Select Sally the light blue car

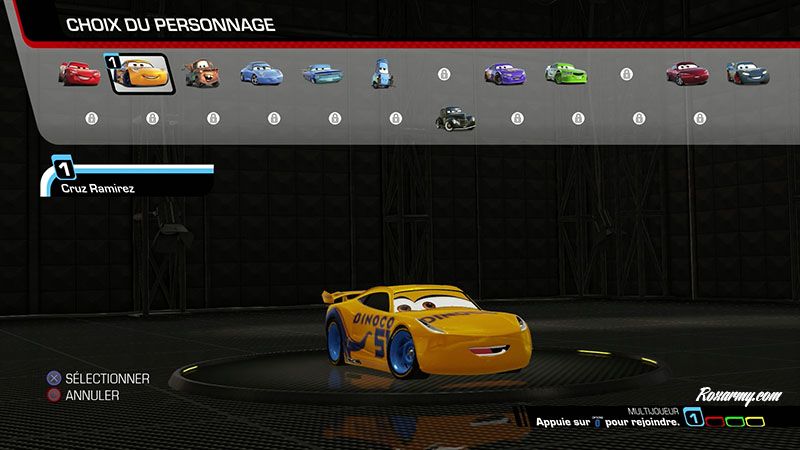pyautogui.click(x=263, y=73)
